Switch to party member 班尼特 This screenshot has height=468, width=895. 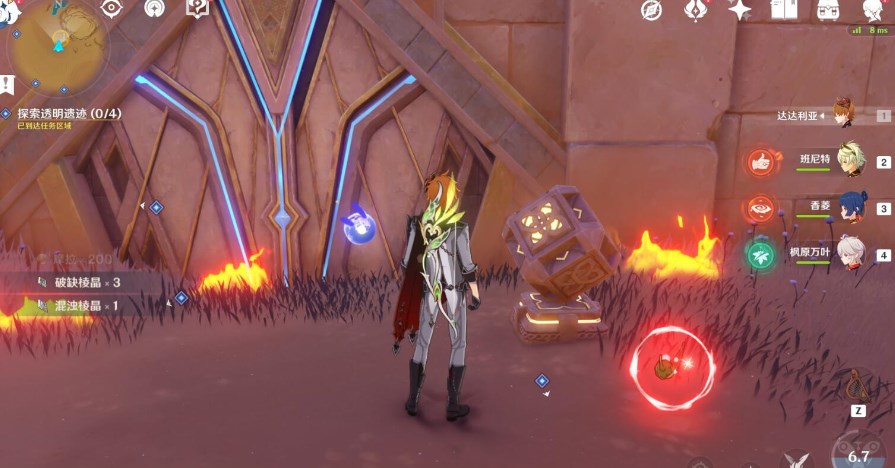point(851,159)
